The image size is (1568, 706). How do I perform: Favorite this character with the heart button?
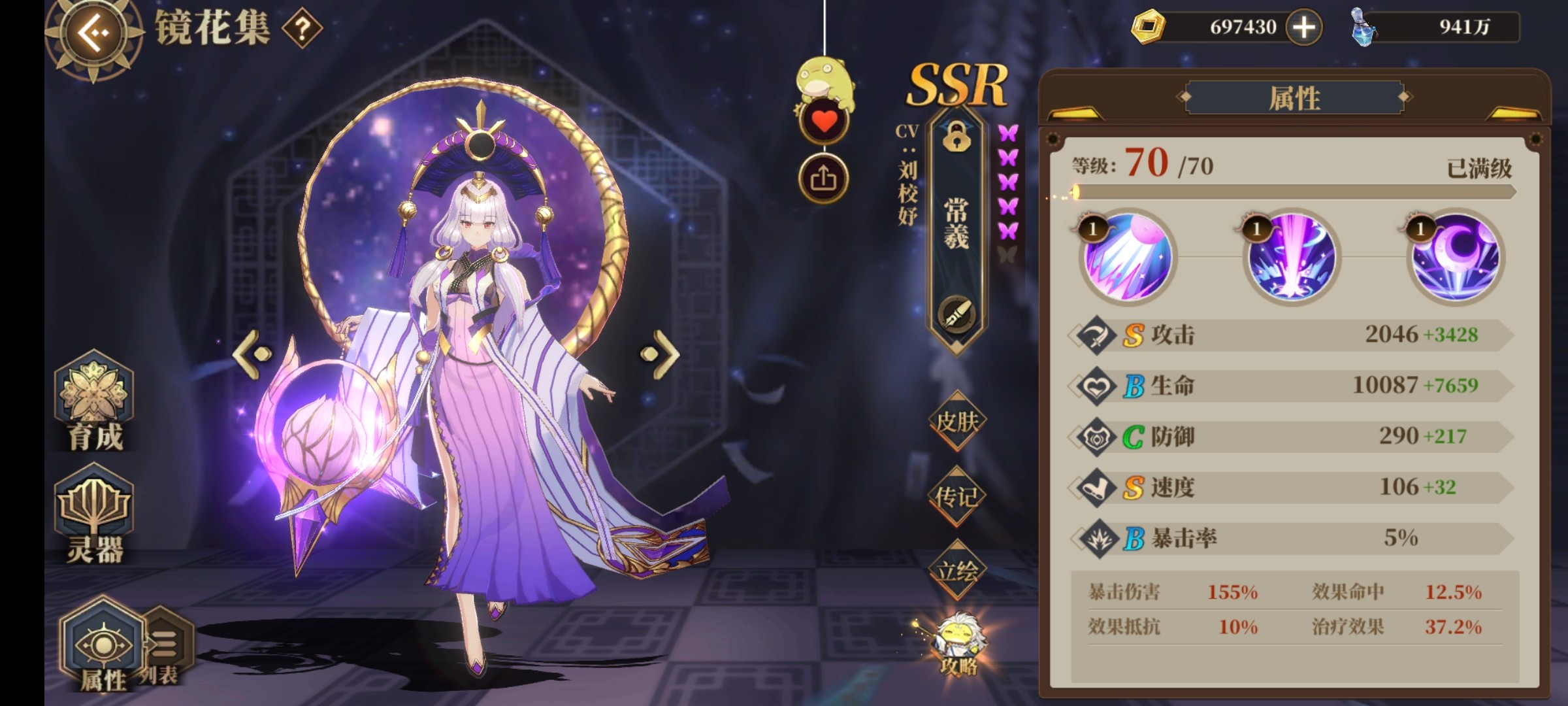tap(823, 122)
